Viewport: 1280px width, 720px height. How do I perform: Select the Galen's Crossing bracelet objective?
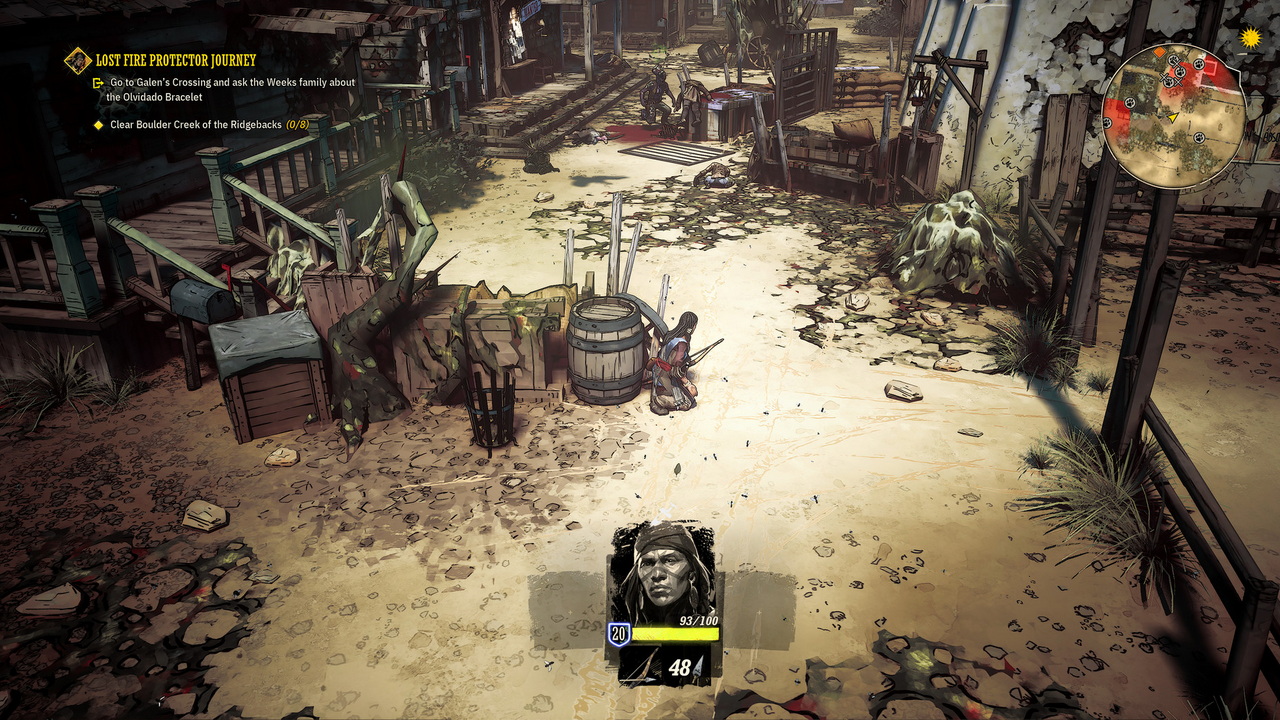click(232, 89)
